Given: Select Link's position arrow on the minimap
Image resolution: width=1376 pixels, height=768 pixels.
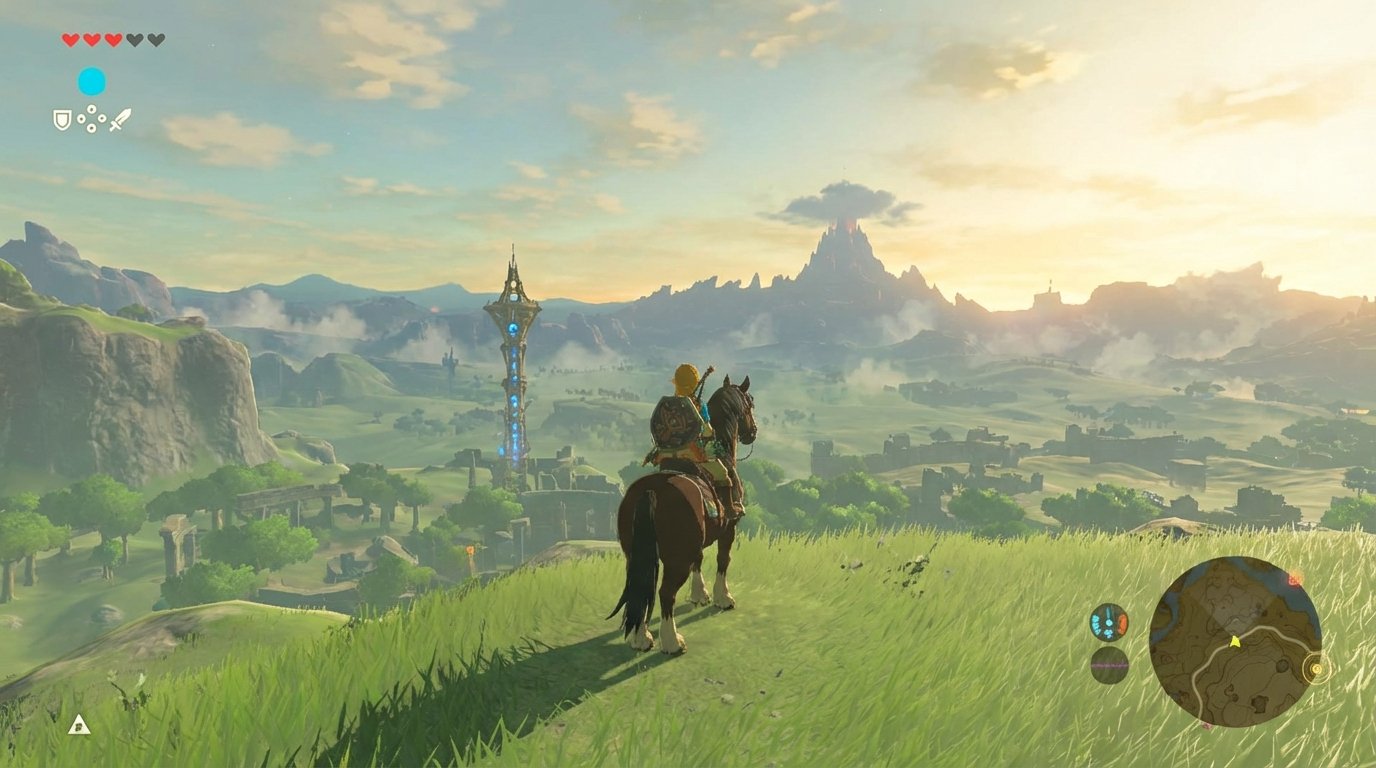Looking at the screenshot, I should click(x=1234, y=643).
